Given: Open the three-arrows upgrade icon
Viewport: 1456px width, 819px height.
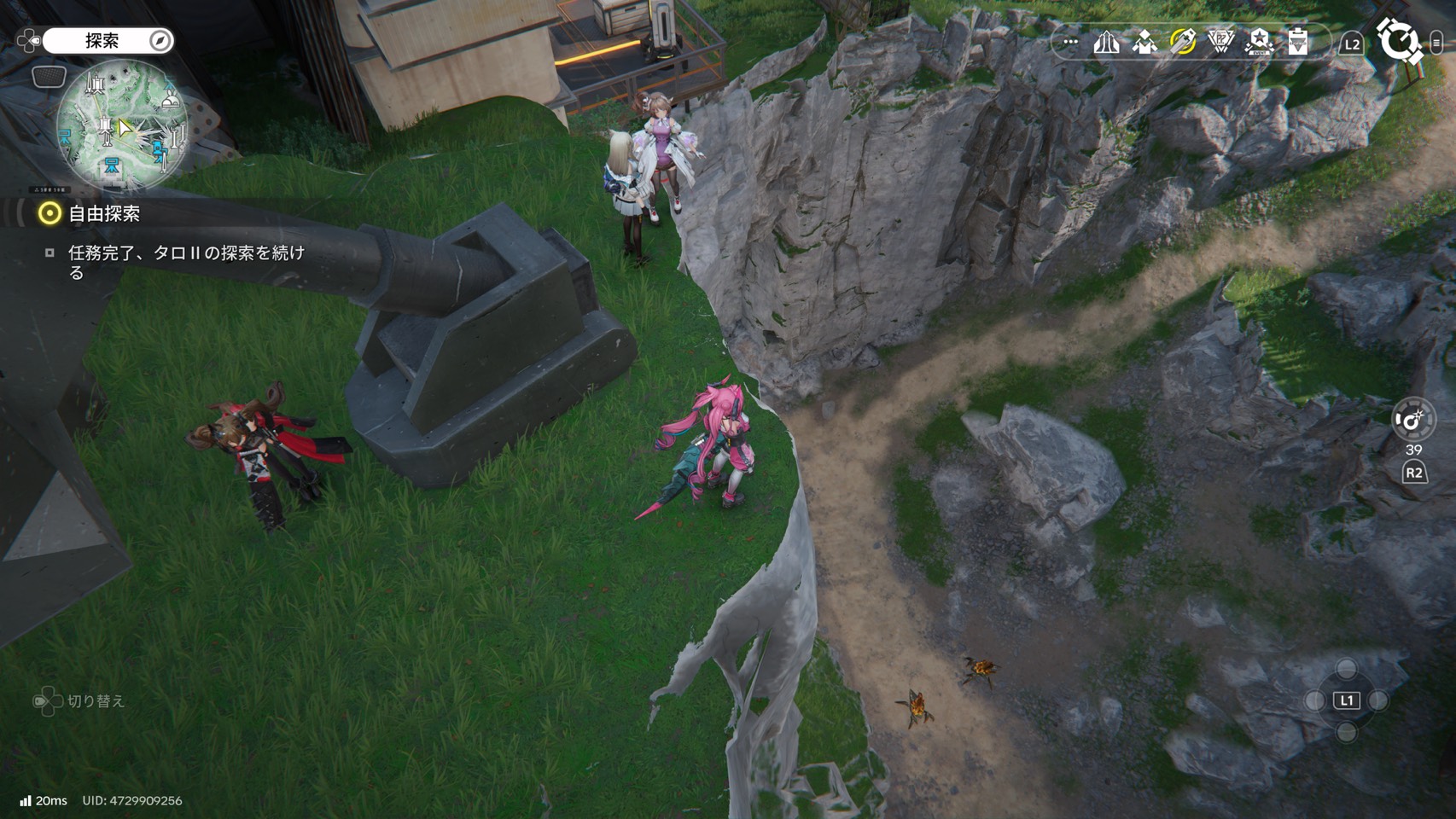Looking at the screenshot, I should point(1106,42).
